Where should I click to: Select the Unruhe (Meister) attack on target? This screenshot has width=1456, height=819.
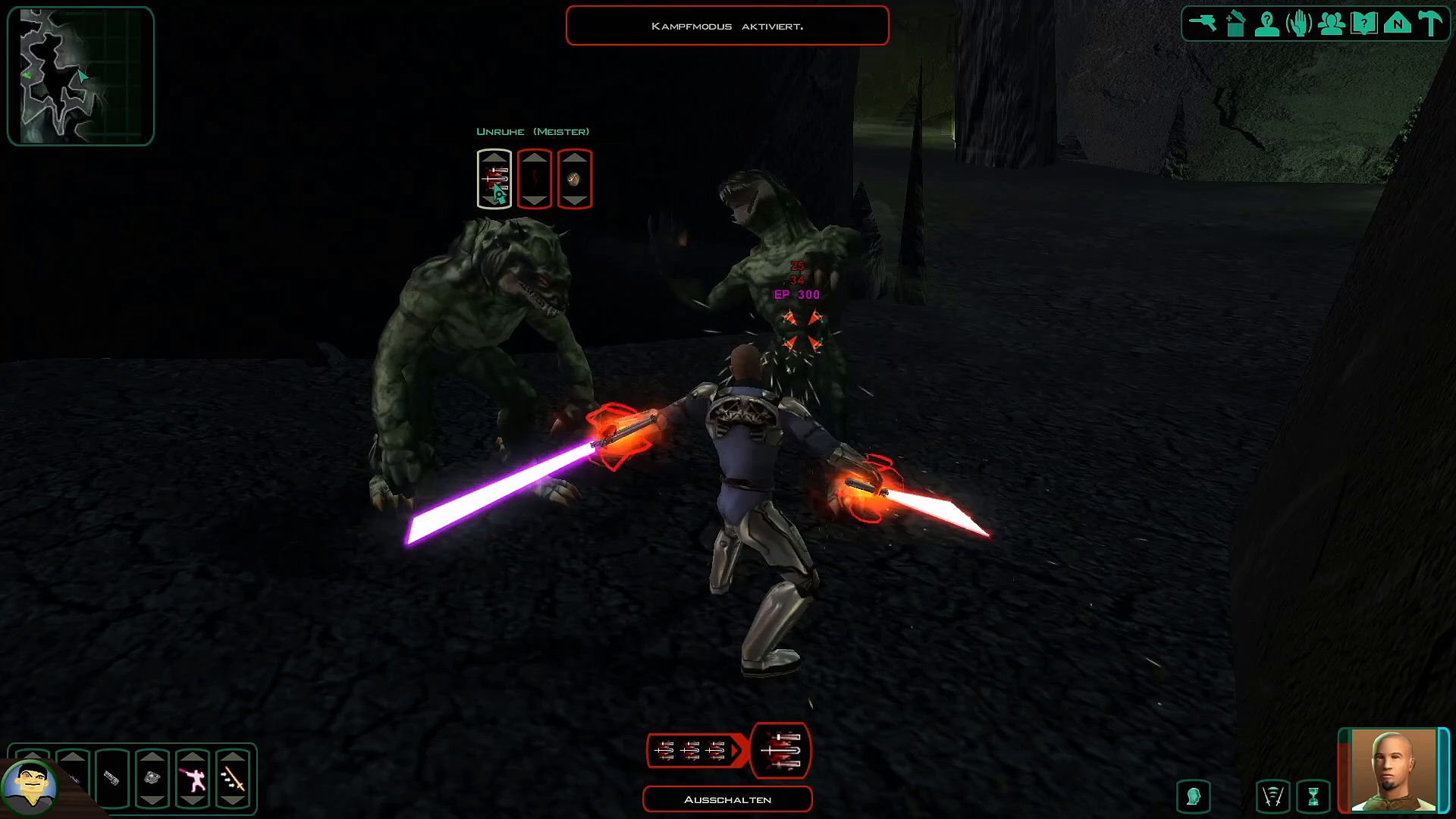click(494, 179)
